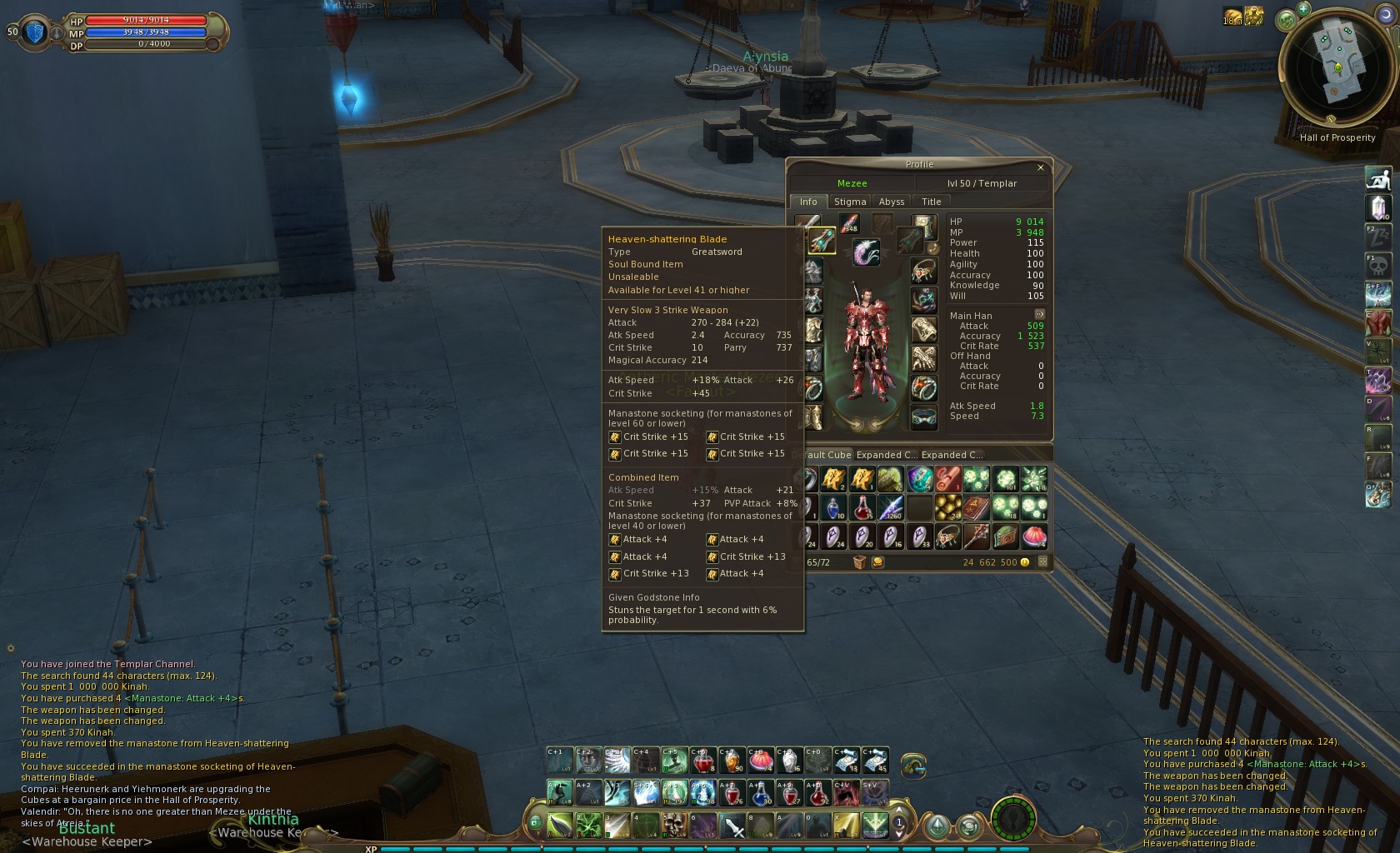Select the brown book inventory item
The width and height of the screenshot is (1400, 853).
pyautogui.click(x=976, y=507)
